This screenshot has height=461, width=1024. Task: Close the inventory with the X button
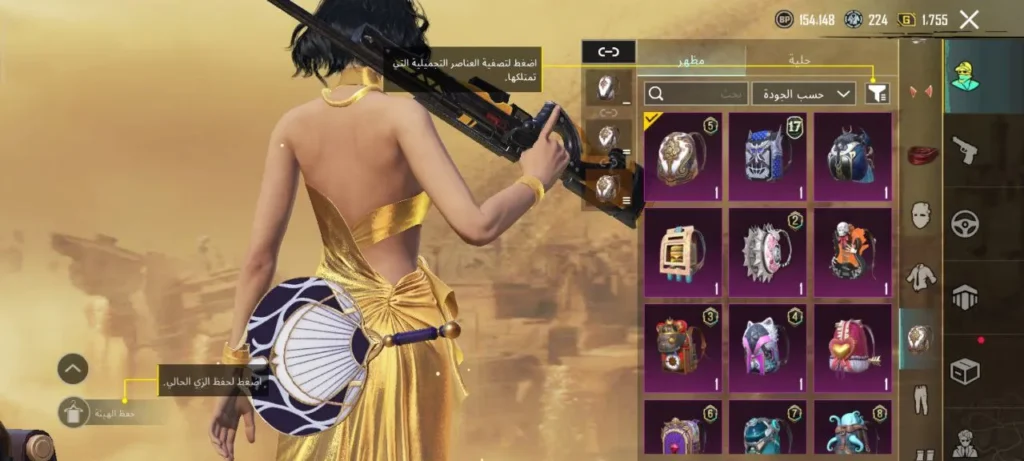(x=969, y=19)
